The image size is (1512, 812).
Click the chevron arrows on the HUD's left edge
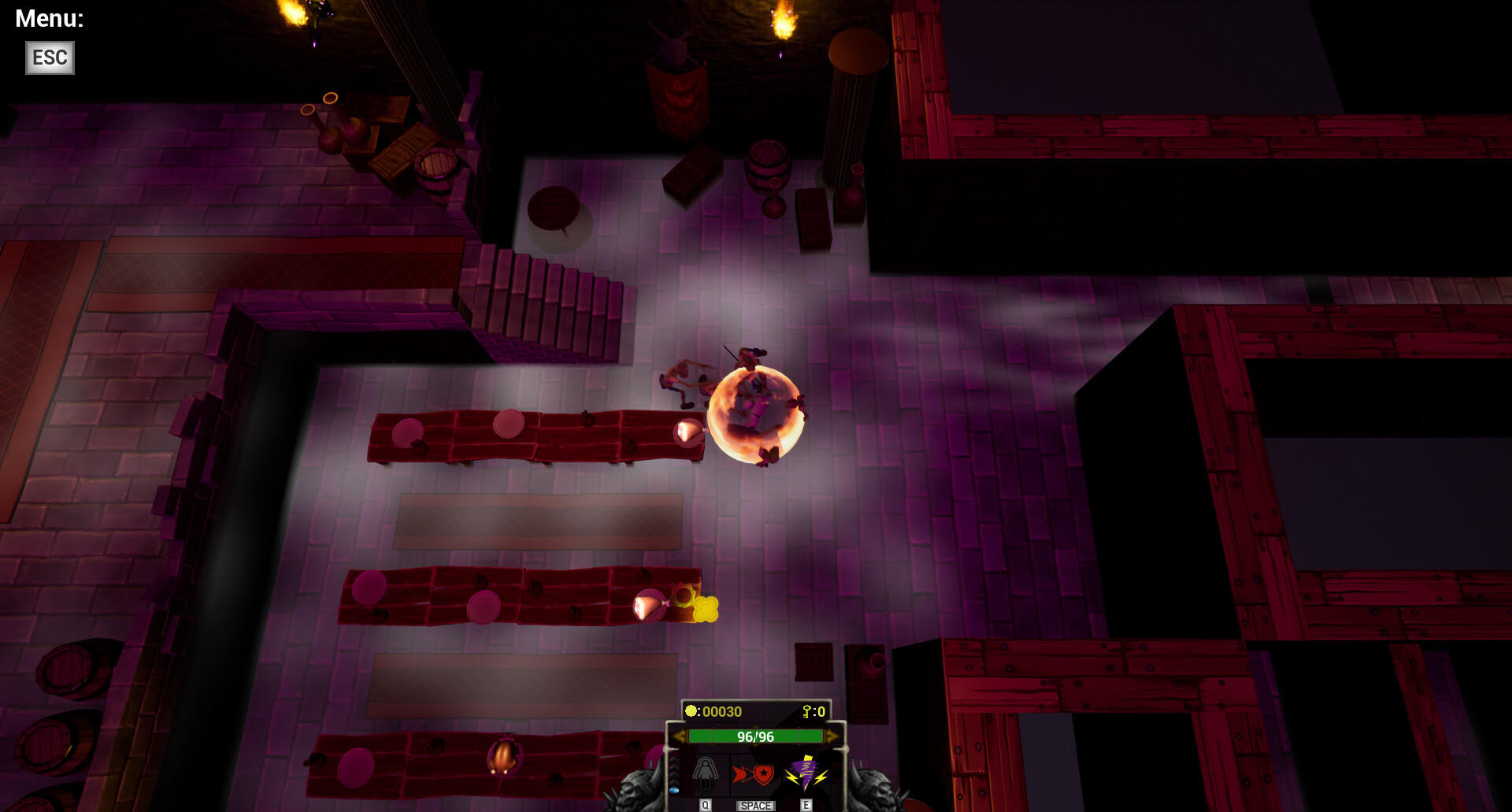coord(673,770)
